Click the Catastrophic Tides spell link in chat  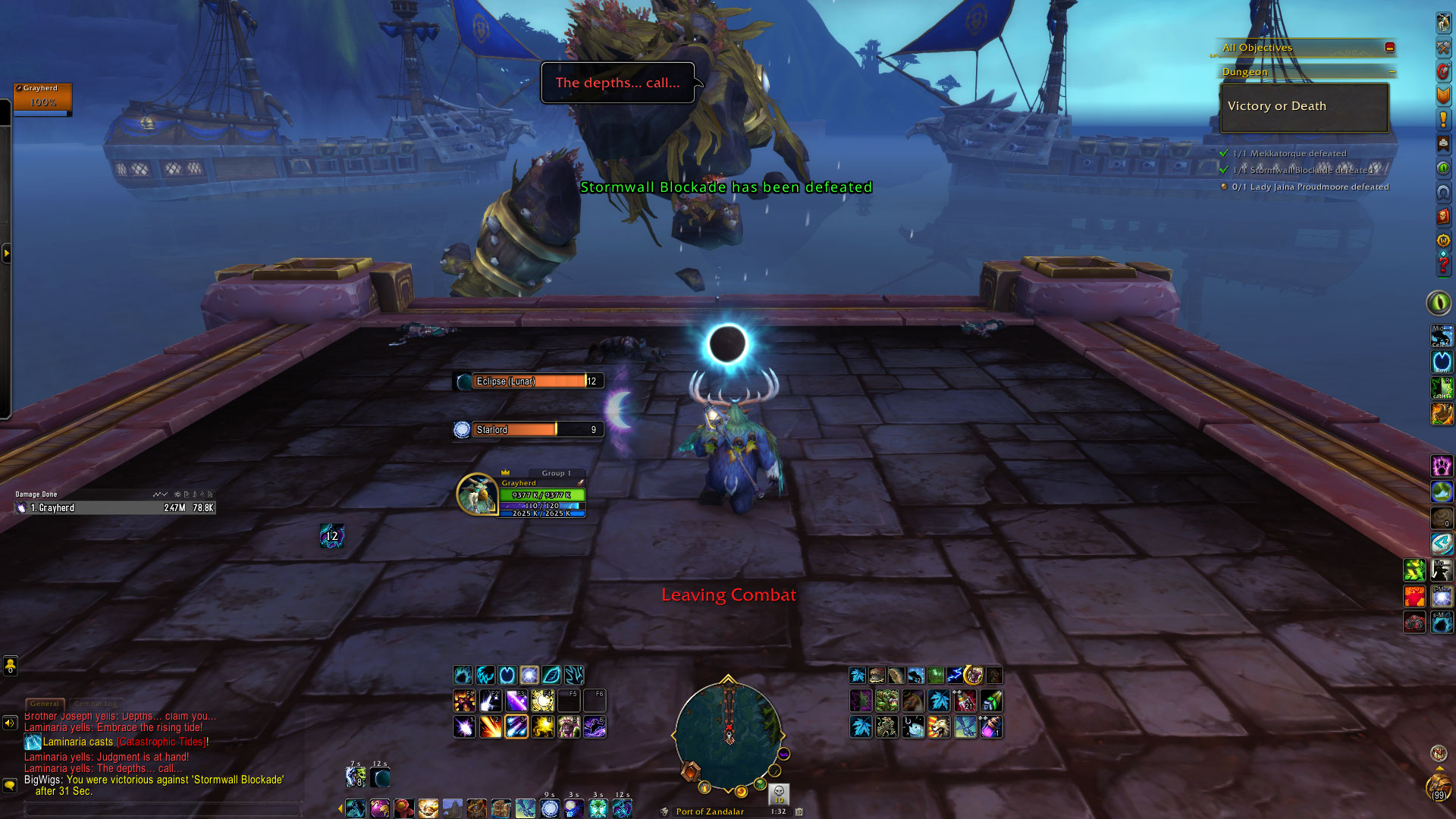pyautogui.click(x=161, y=742)
